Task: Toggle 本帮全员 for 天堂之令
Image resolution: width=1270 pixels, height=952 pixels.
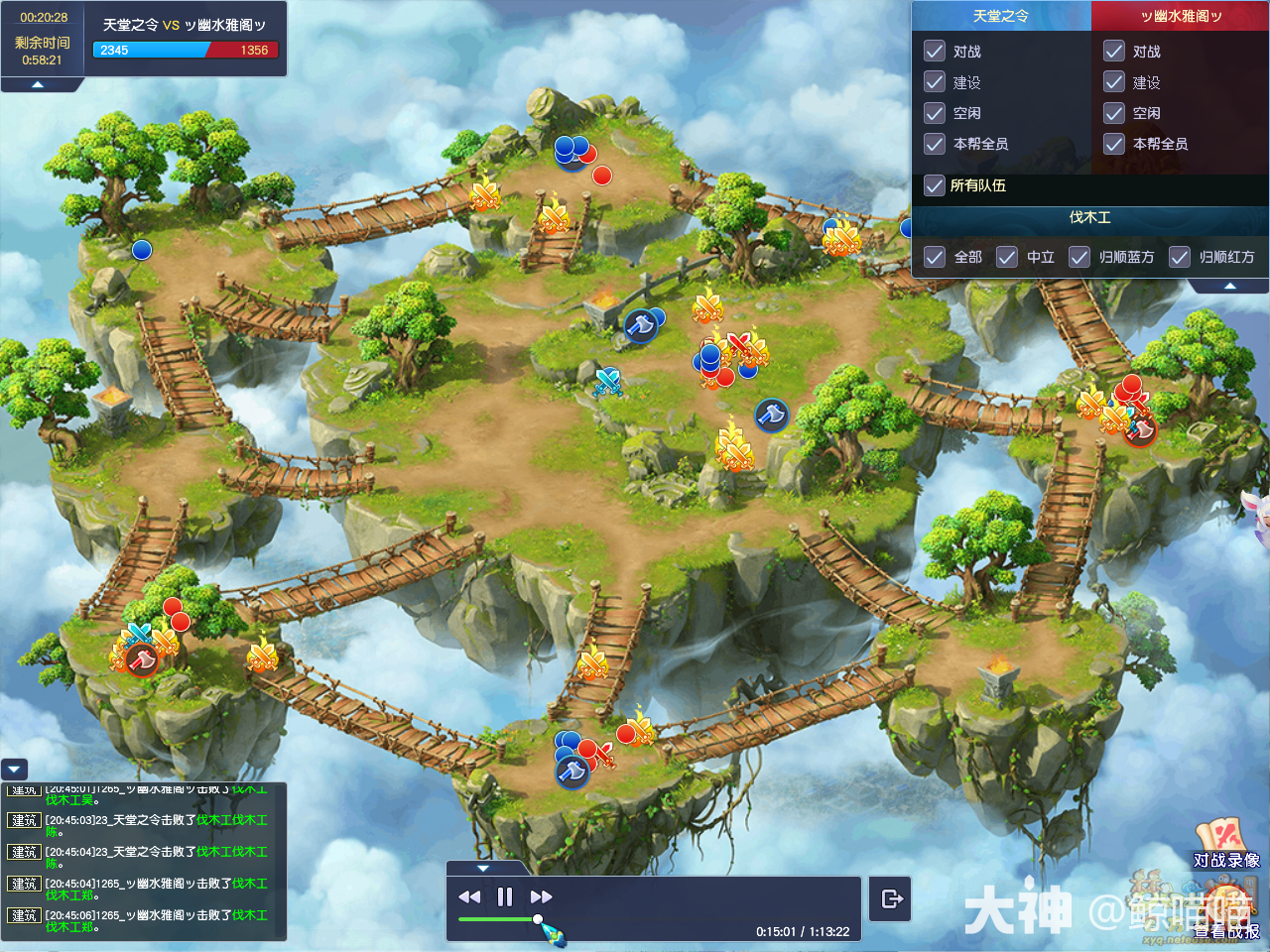Action: (935, 144)
